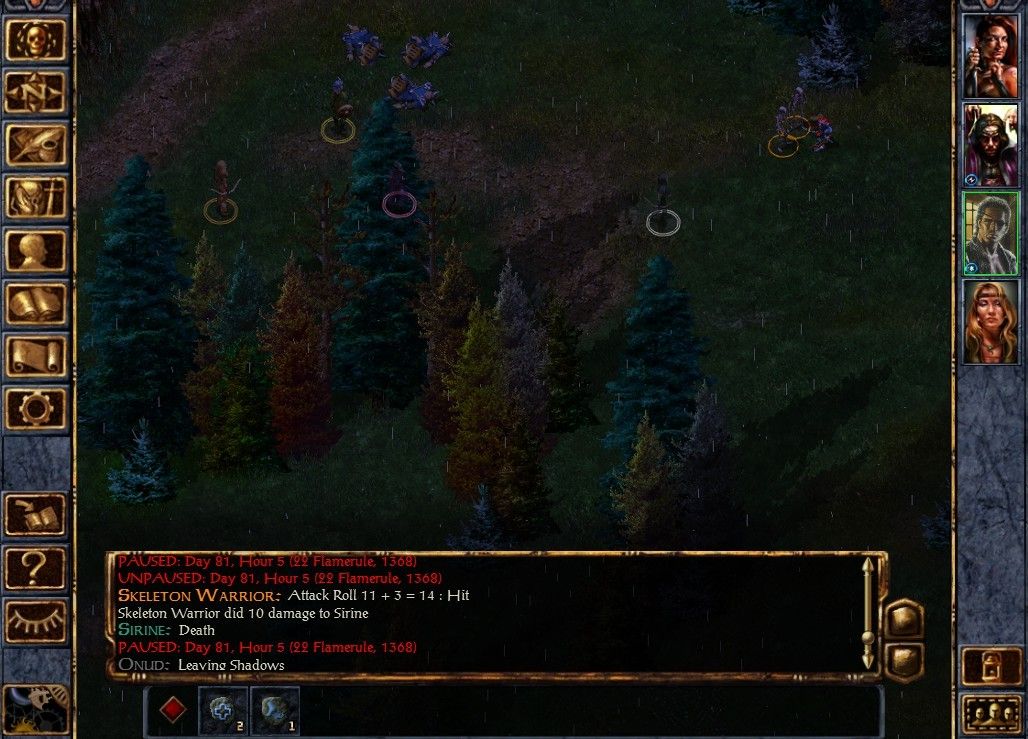Click the quick save book button
Screen dimensions: 1028x739
point(36,515)
